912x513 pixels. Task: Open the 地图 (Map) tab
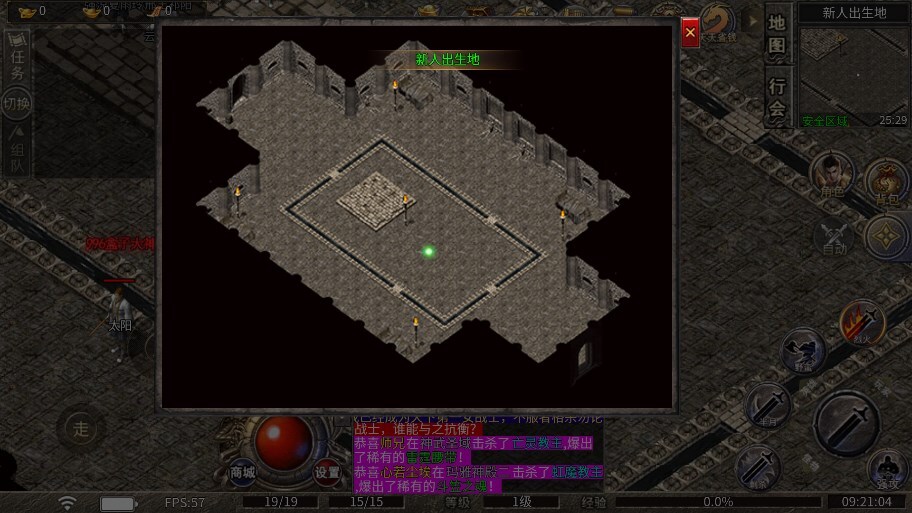(777, 33)
